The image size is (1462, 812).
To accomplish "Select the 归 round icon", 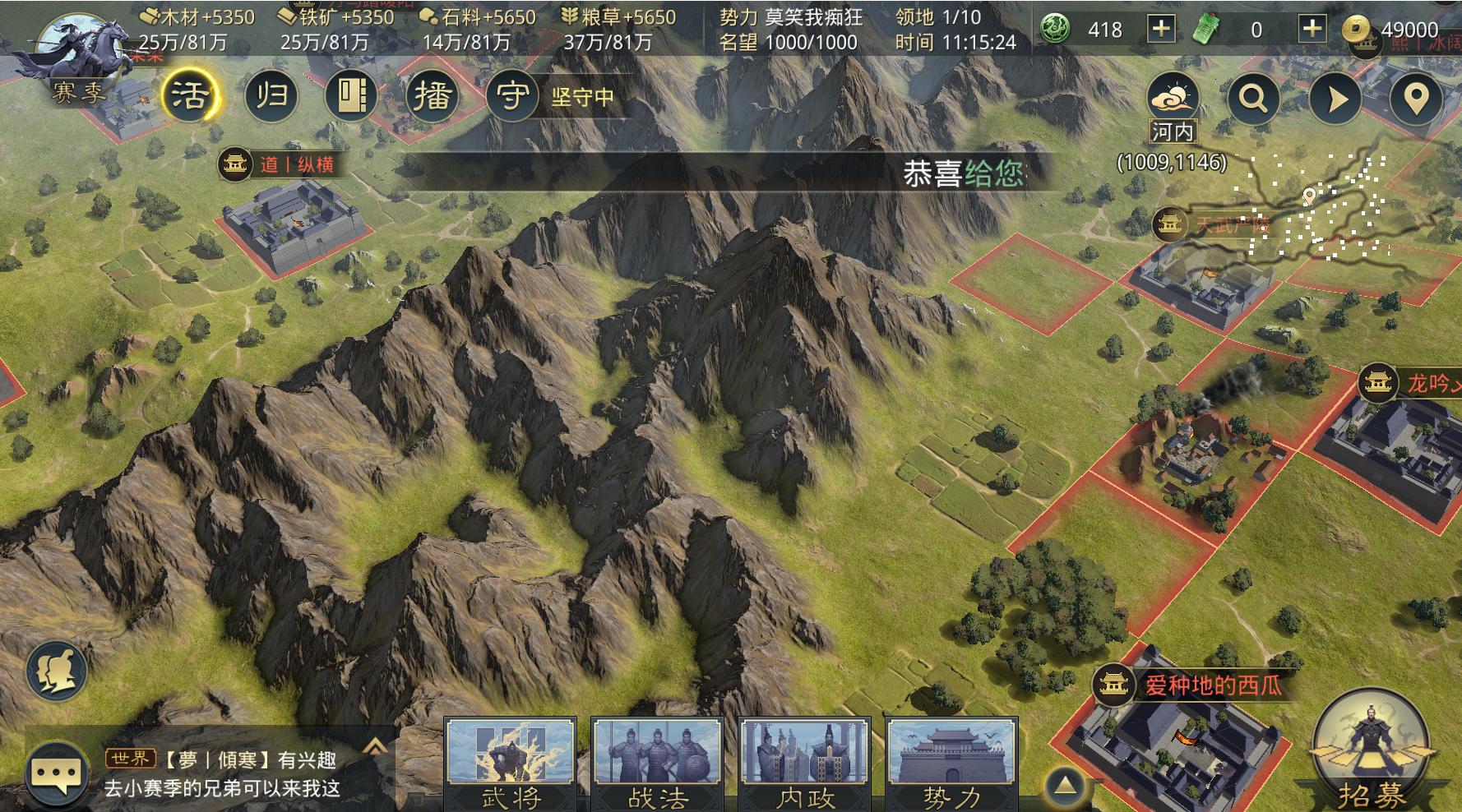I will coord(271,96).
